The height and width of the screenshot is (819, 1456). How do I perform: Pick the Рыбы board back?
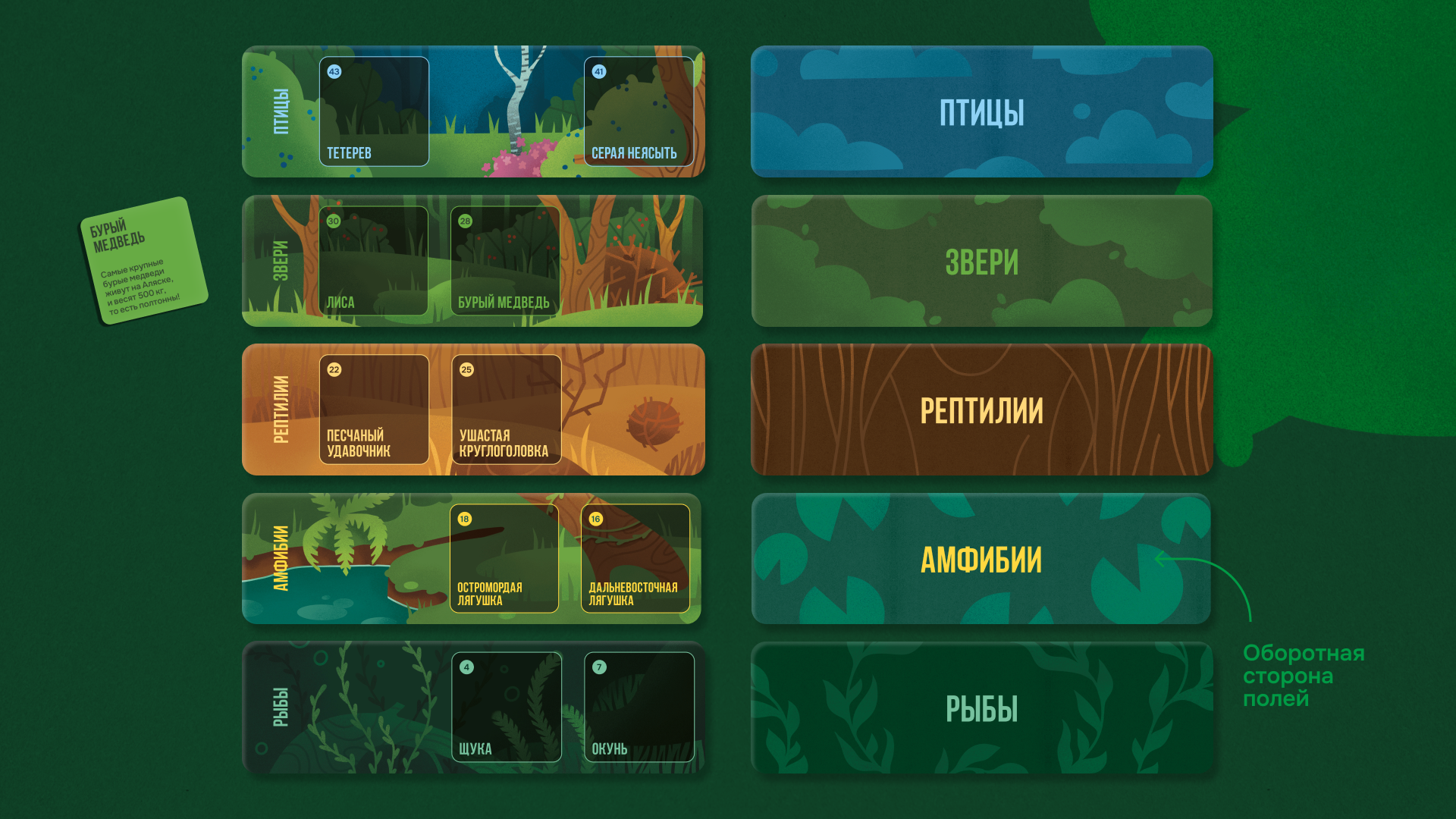click(981, 708)
